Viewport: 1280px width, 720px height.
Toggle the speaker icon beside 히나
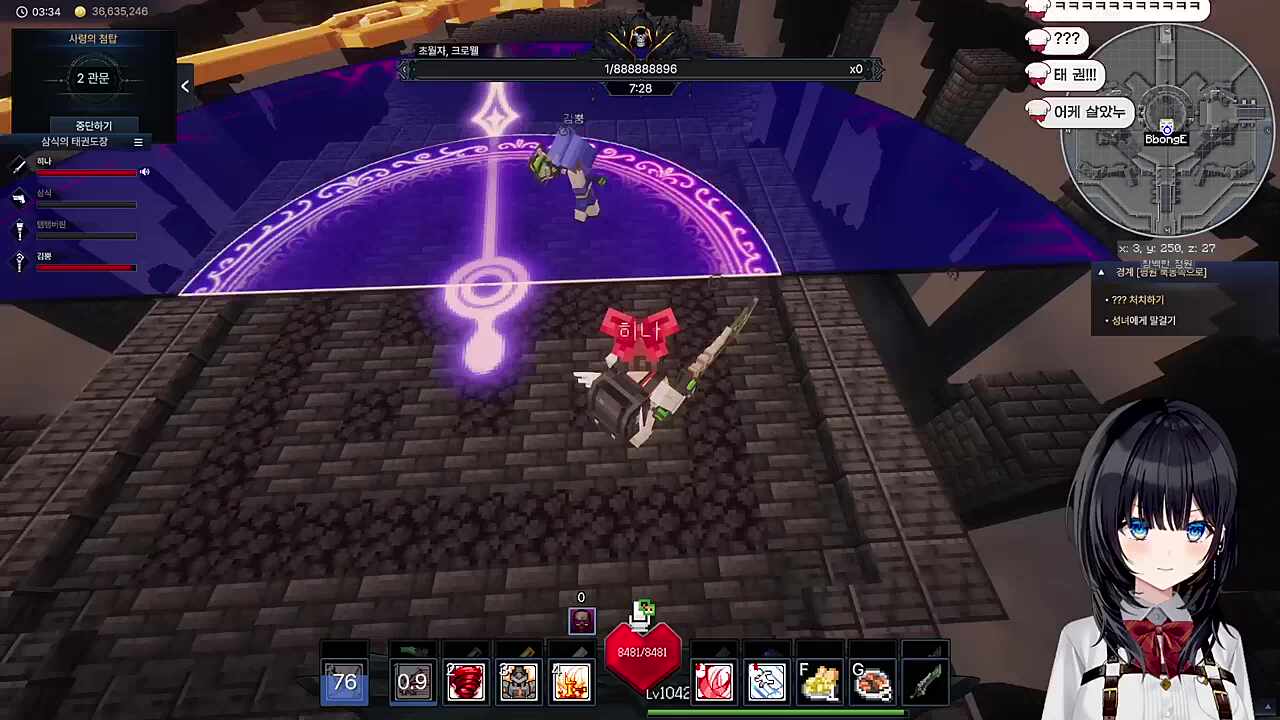point(145,172)
